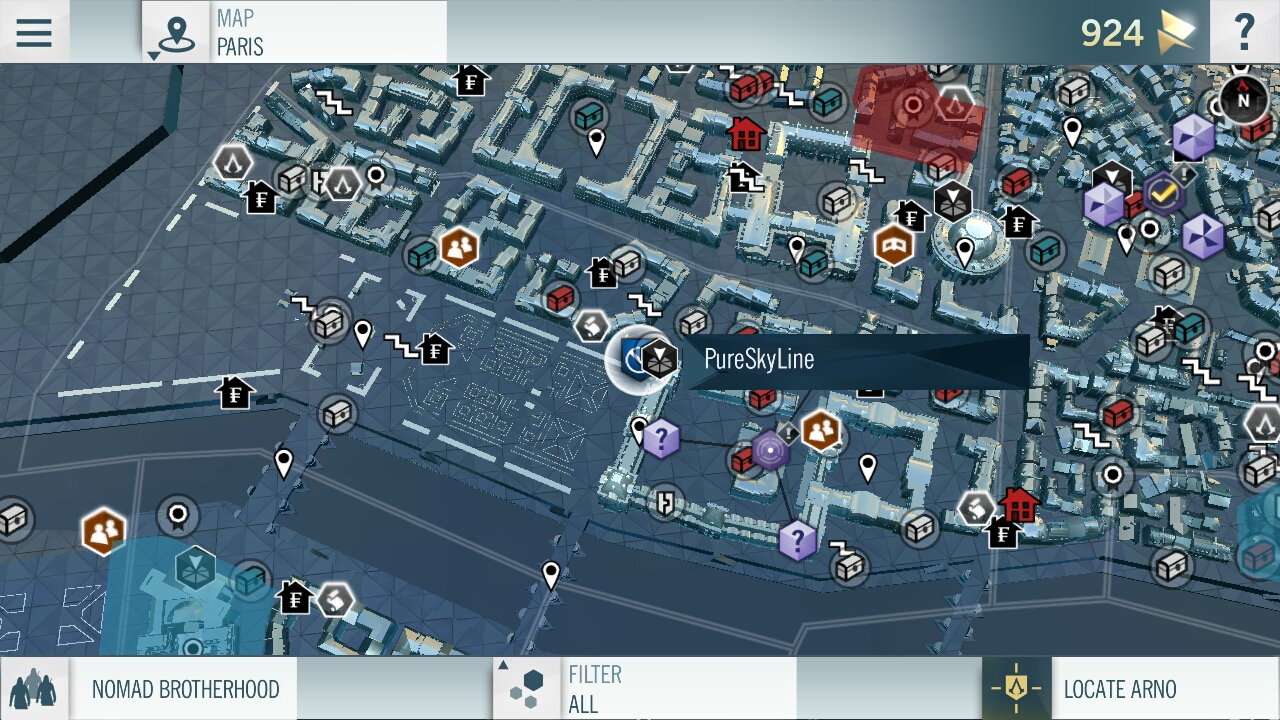This screenshot has height=720, width=1280.
Task: Click the compass north indicator
Action: (1243, 99)
